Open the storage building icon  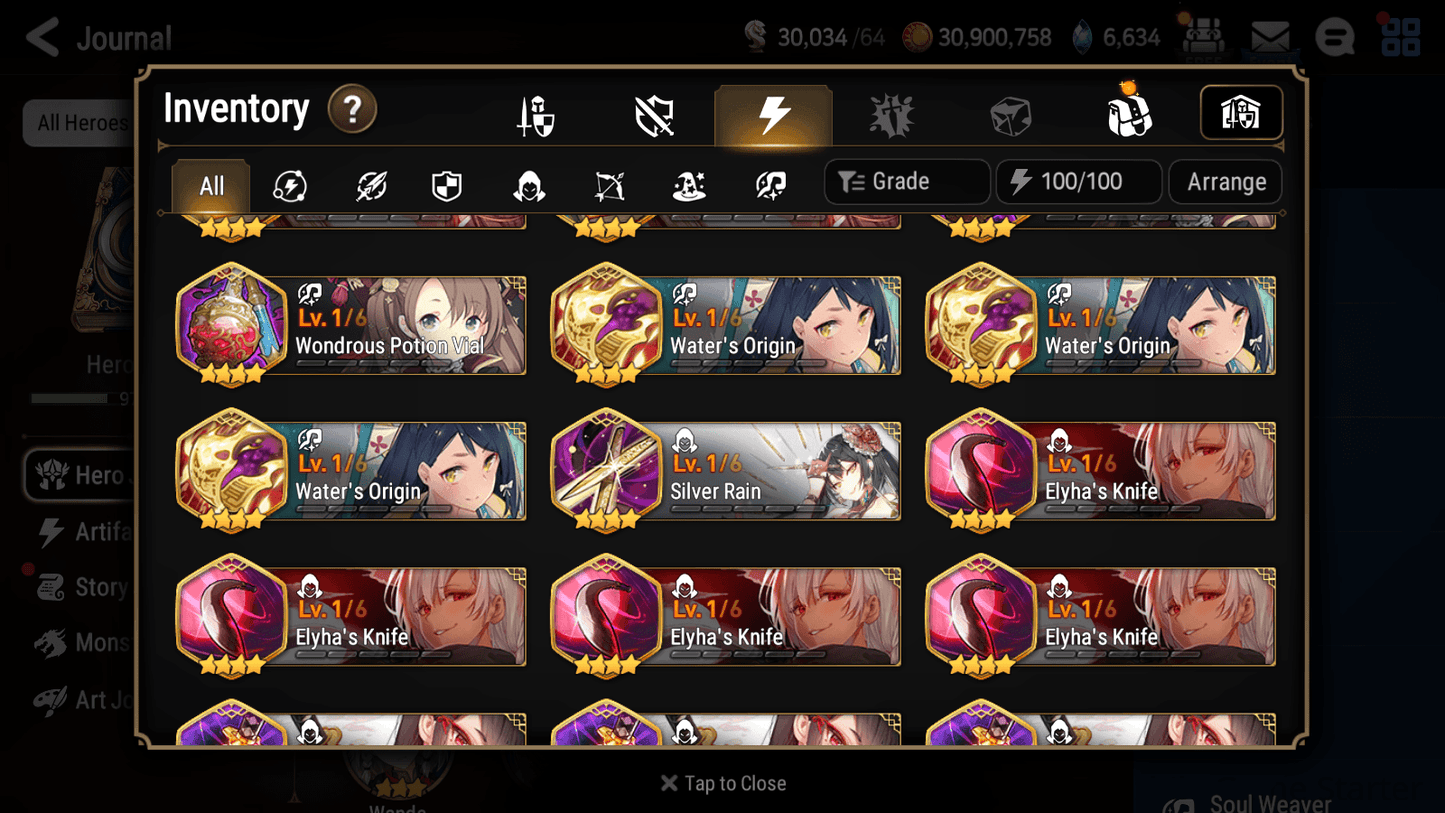click(1241, 113)
